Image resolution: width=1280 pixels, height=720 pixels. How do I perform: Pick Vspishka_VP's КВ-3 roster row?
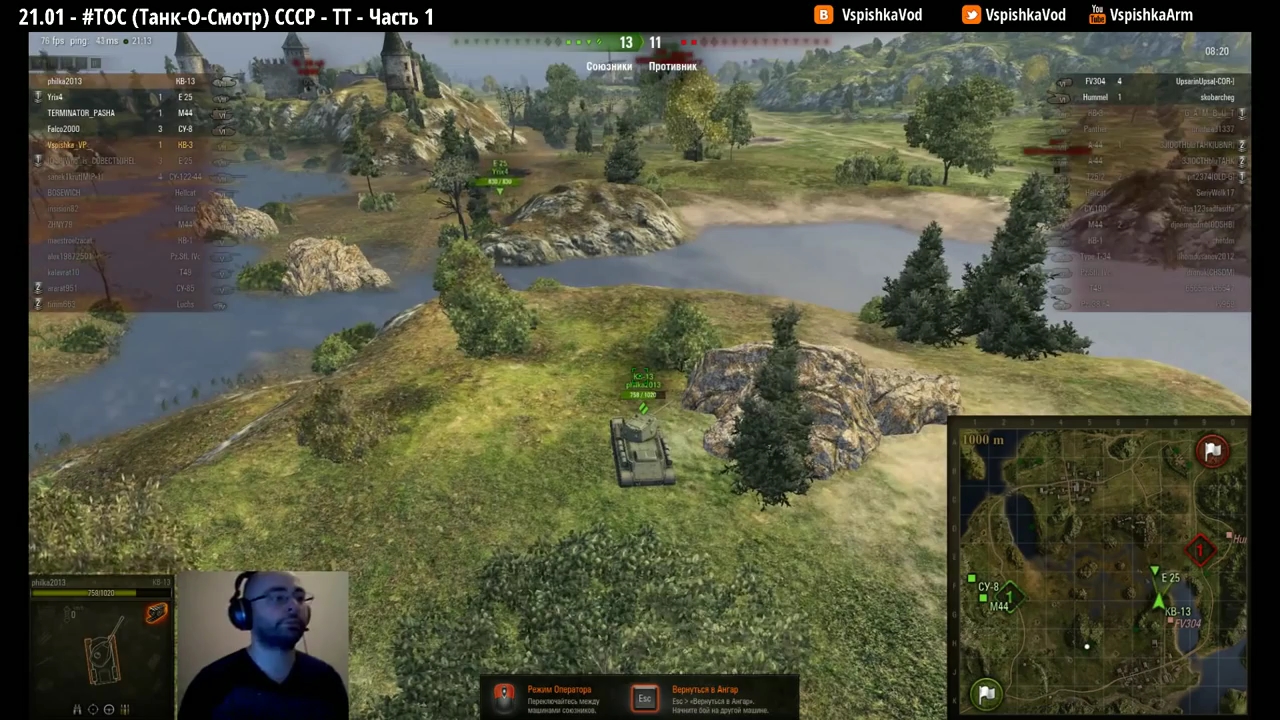point(120,145)
